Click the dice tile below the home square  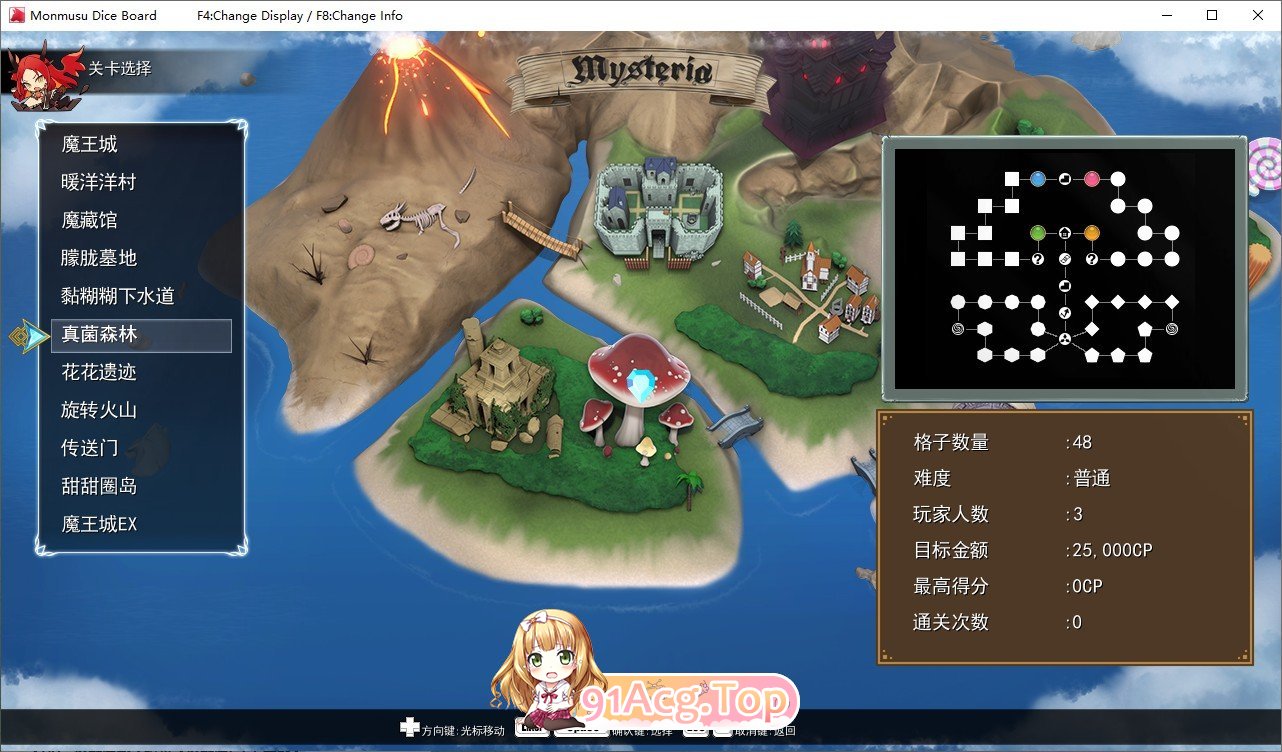1064,259
